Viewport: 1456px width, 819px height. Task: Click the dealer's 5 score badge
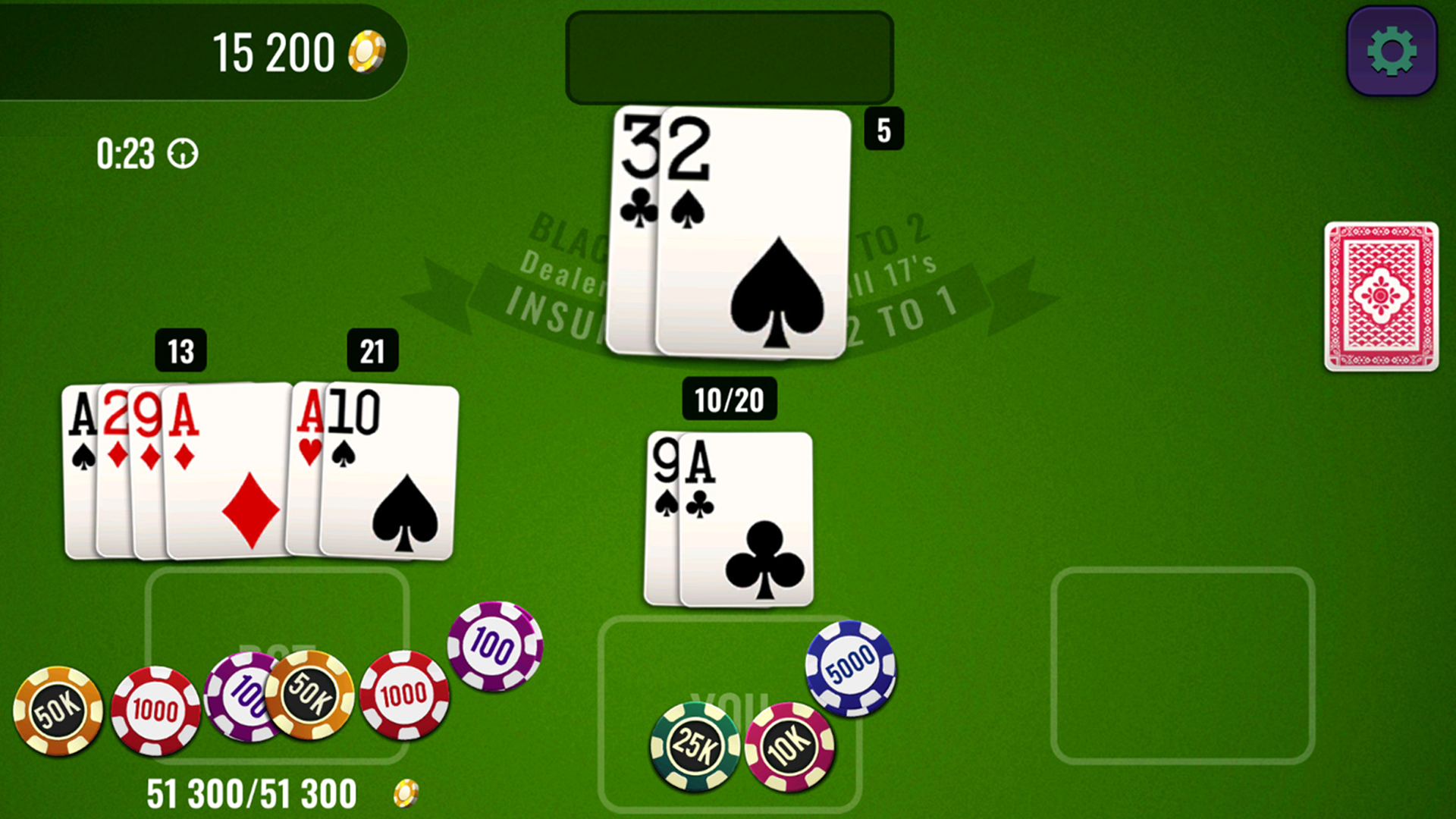883,129
